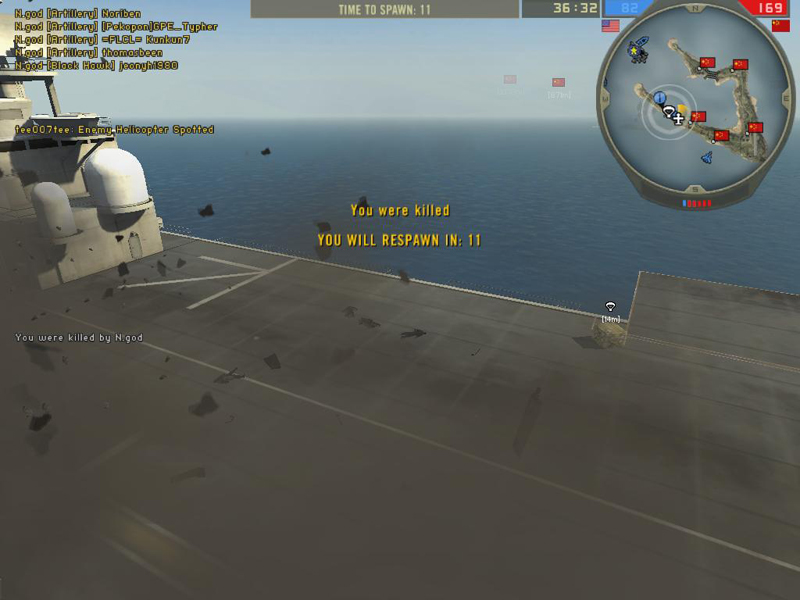Click the US team flag beside the minimap
This screenshot has width=800, height=600.
pyautogui.click(x=610, y=26)
